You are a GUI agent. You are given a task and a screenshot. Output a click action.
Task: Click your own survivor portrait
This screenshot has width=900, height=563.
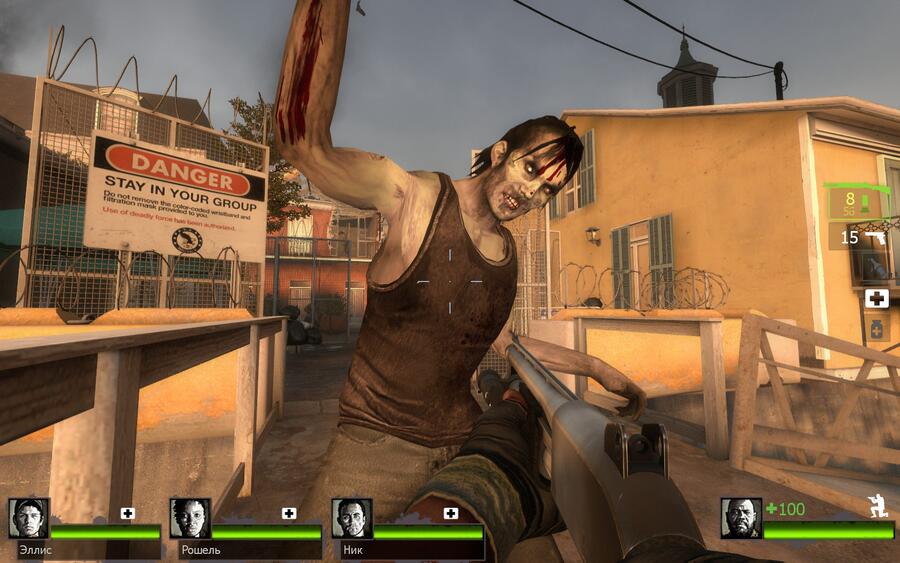tap(741, 518)
